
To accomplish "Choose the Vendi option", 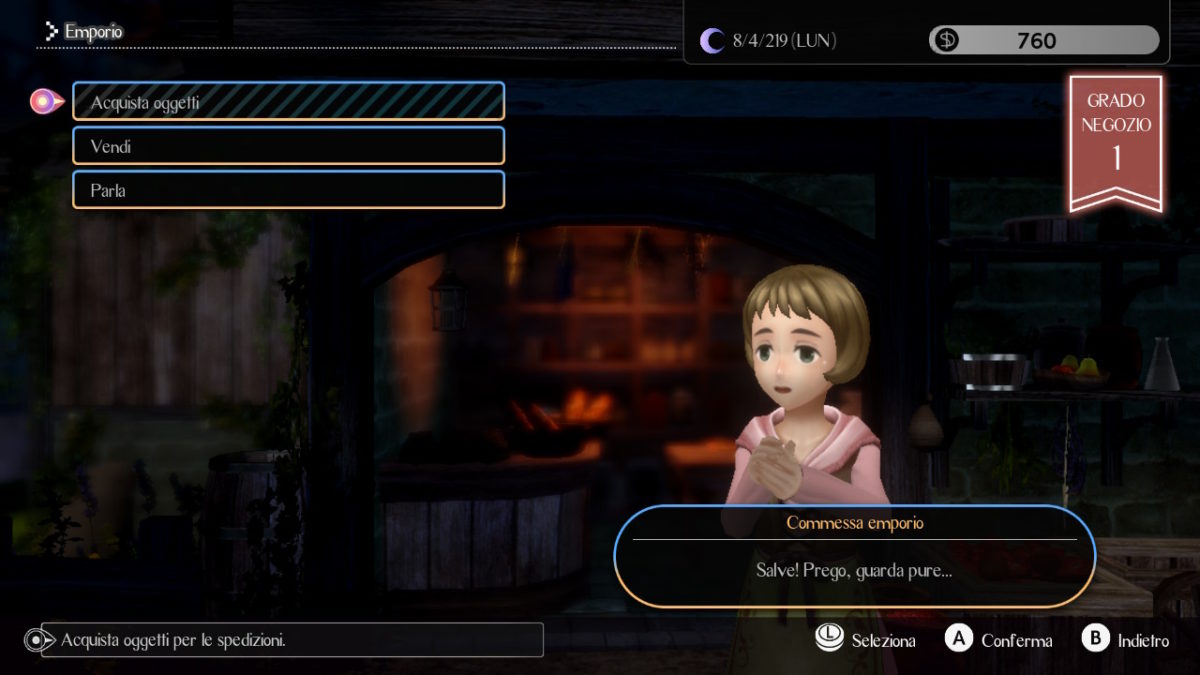I will 288,146.
